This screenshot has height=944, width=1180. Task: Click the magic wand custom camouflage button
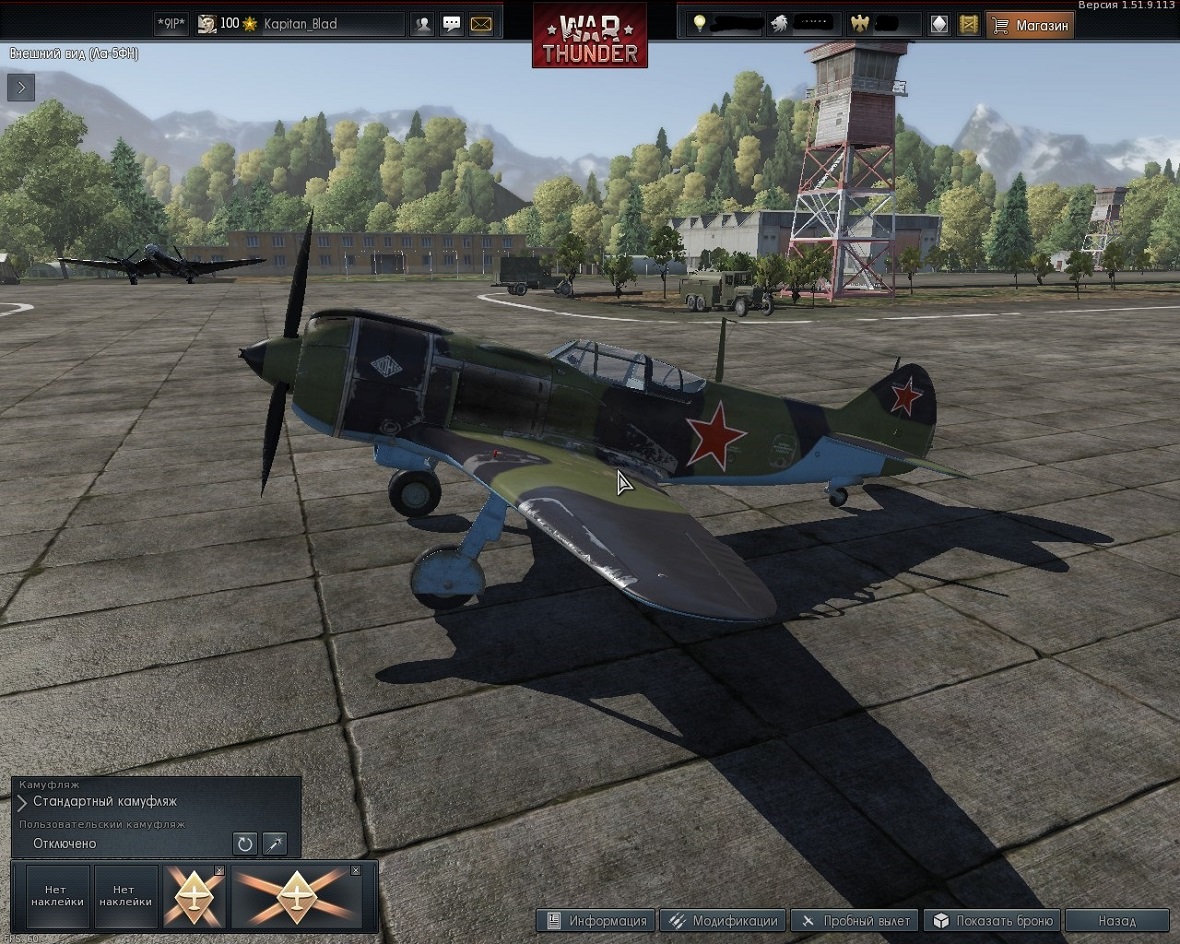274,844
